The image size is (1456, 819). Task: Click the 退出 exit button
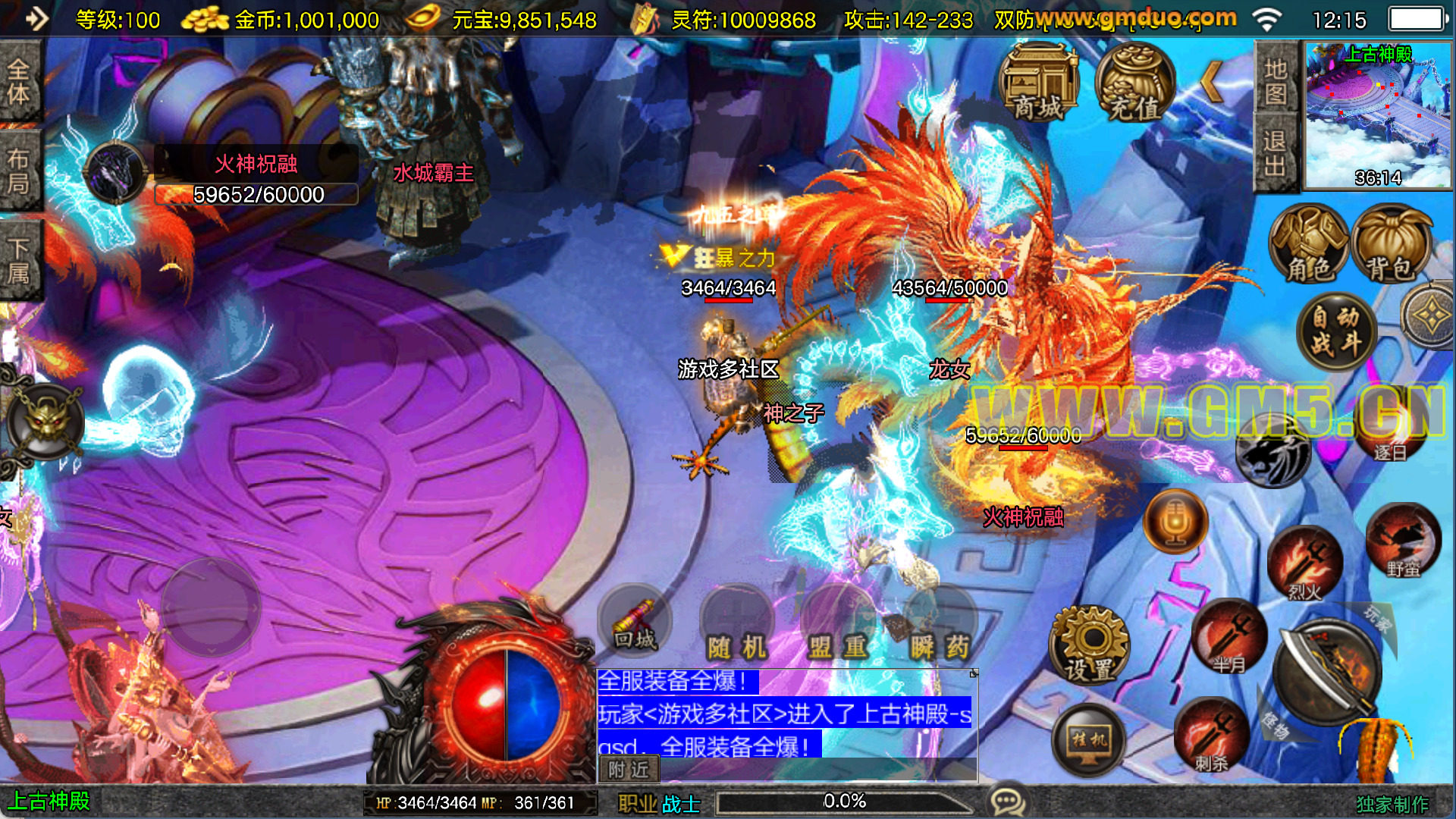click(x=1276, y=152)
